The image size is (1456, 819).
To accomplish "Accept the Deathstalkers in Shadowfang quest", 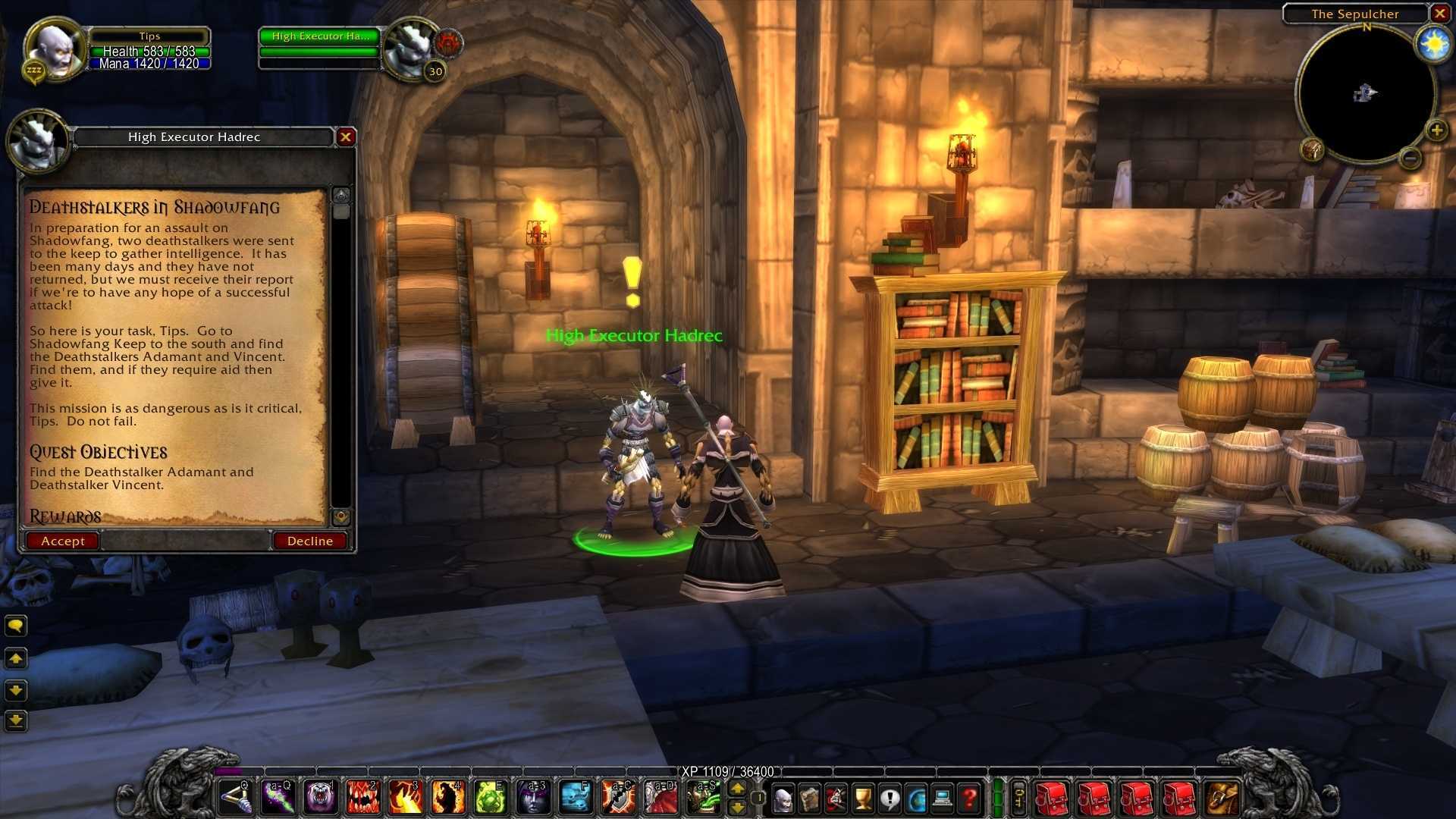I will click(62, 541).
